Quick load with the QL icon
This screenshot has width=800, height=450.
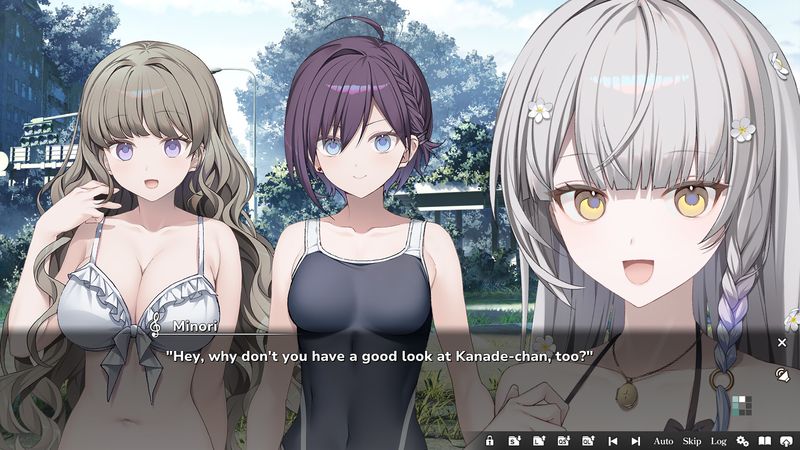pyautogui.click(x=588, y=441)
